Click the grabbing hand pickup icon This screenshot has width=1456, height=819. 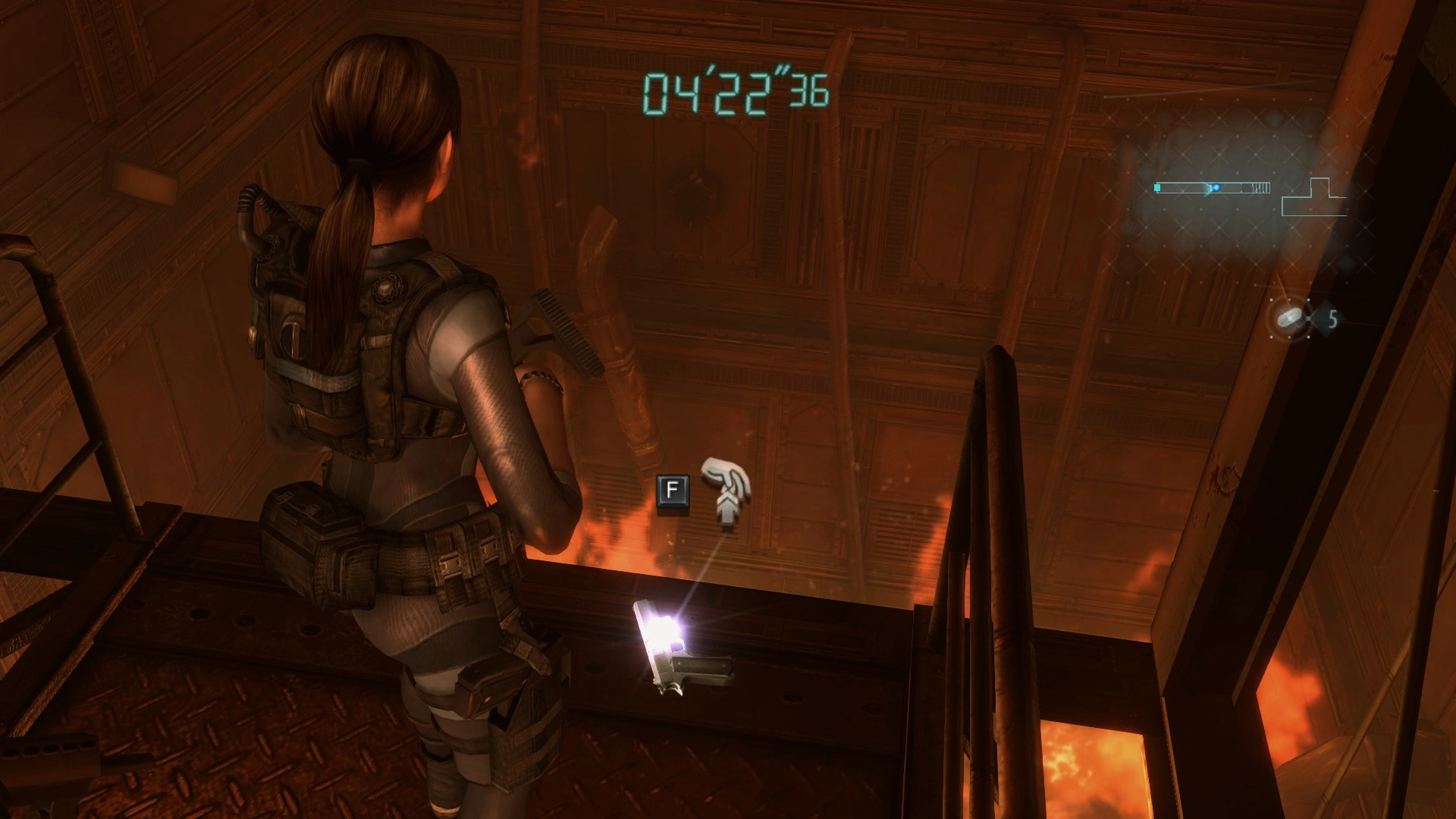pos(726,491)
